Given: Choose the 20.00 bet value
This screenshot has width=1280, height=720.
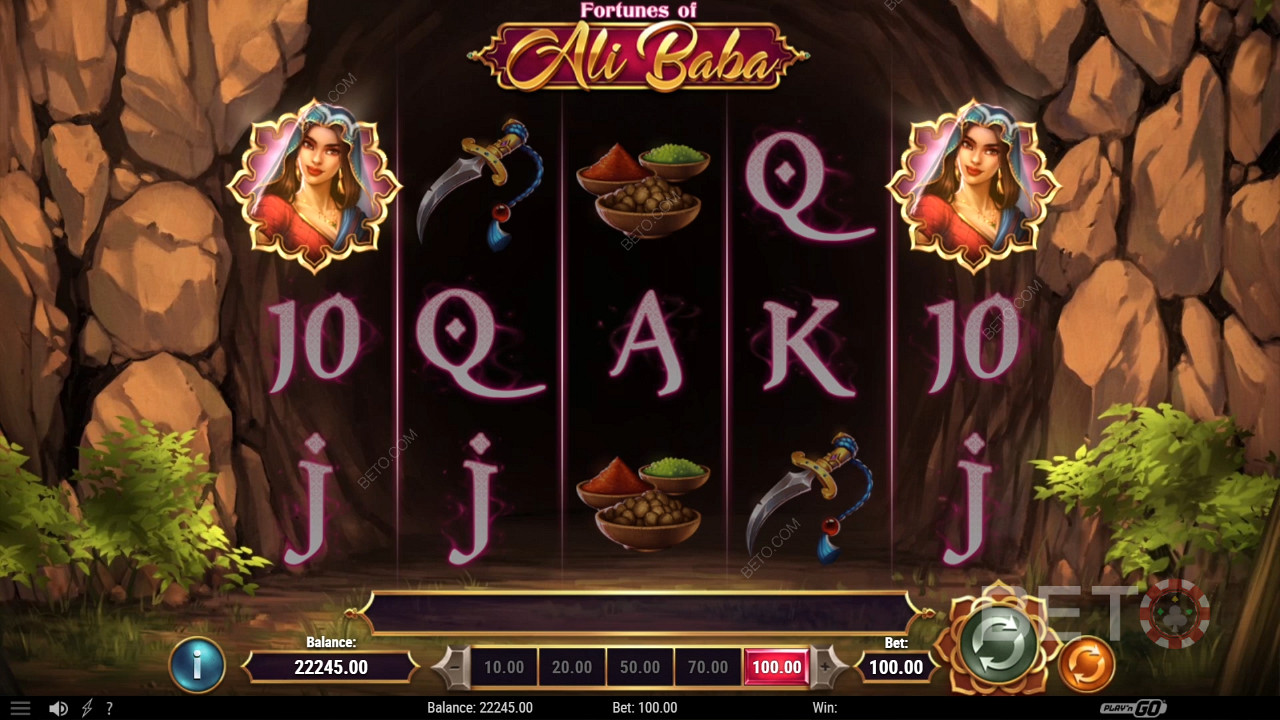Looking at the screenshot, I should point(572,667).
